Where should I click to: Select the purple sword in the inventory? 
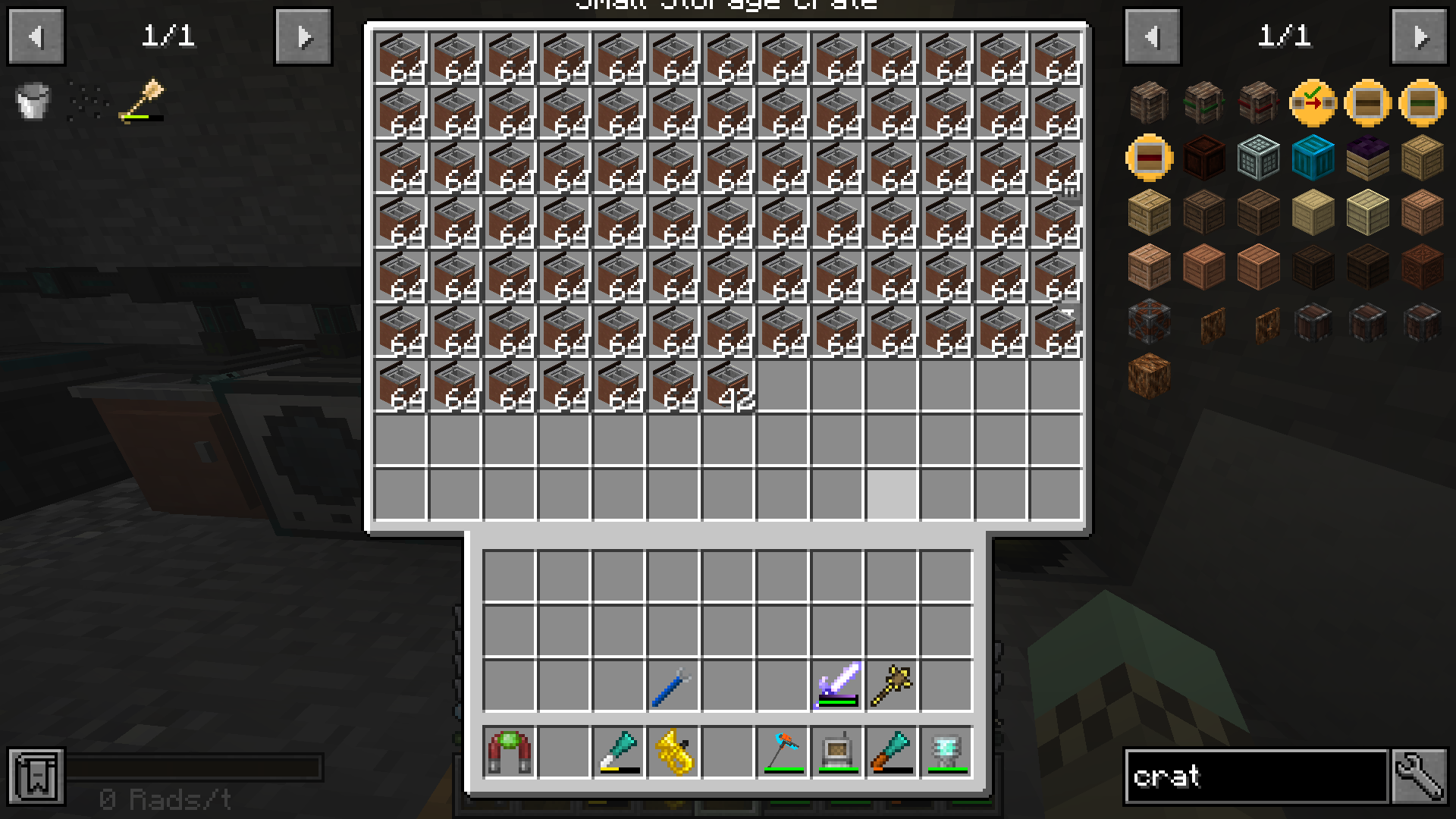point(837,686)
